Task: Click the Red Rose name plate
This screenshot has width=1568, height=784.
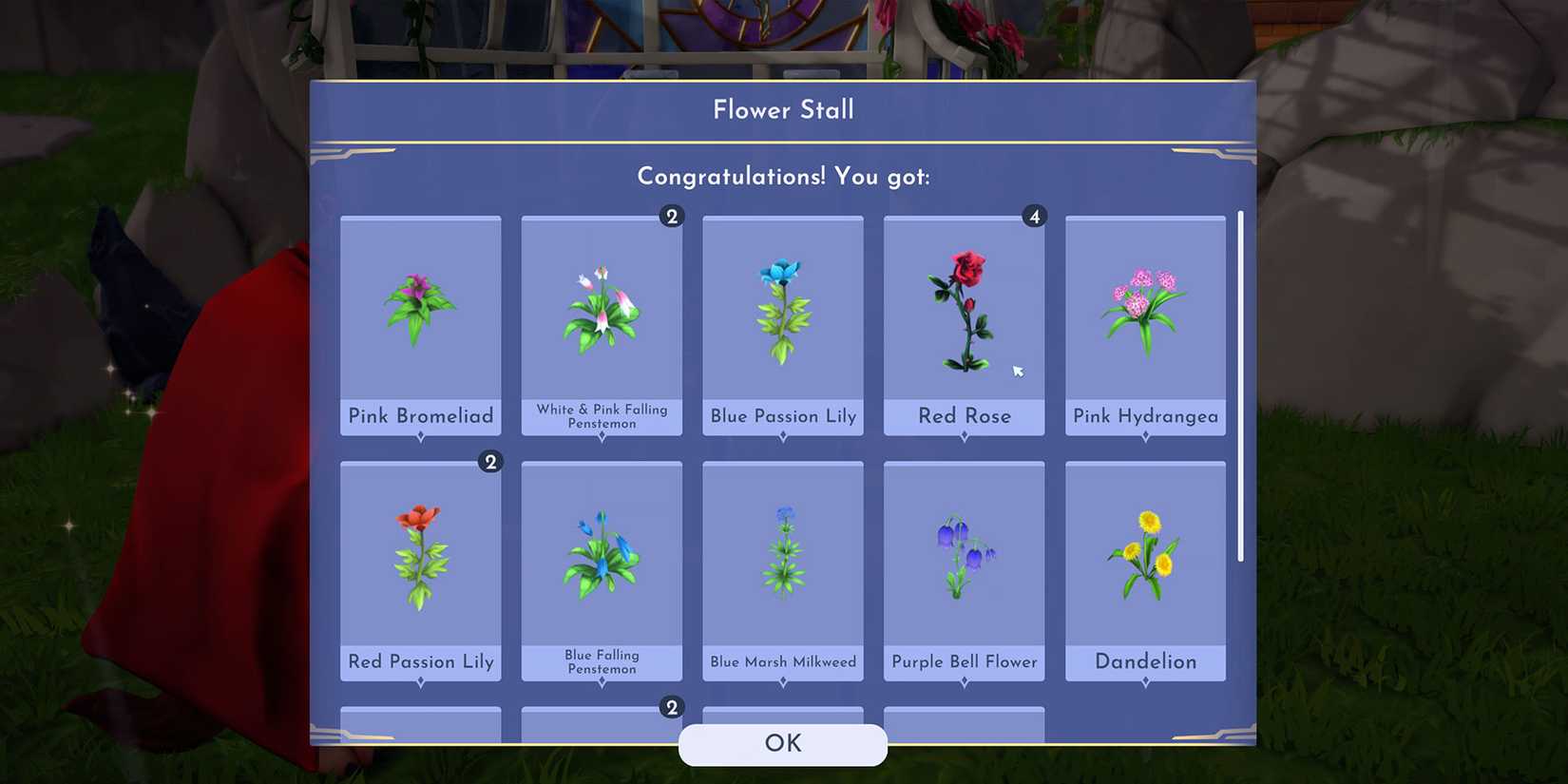Action: pyautogui.click(x=963, y=416)
